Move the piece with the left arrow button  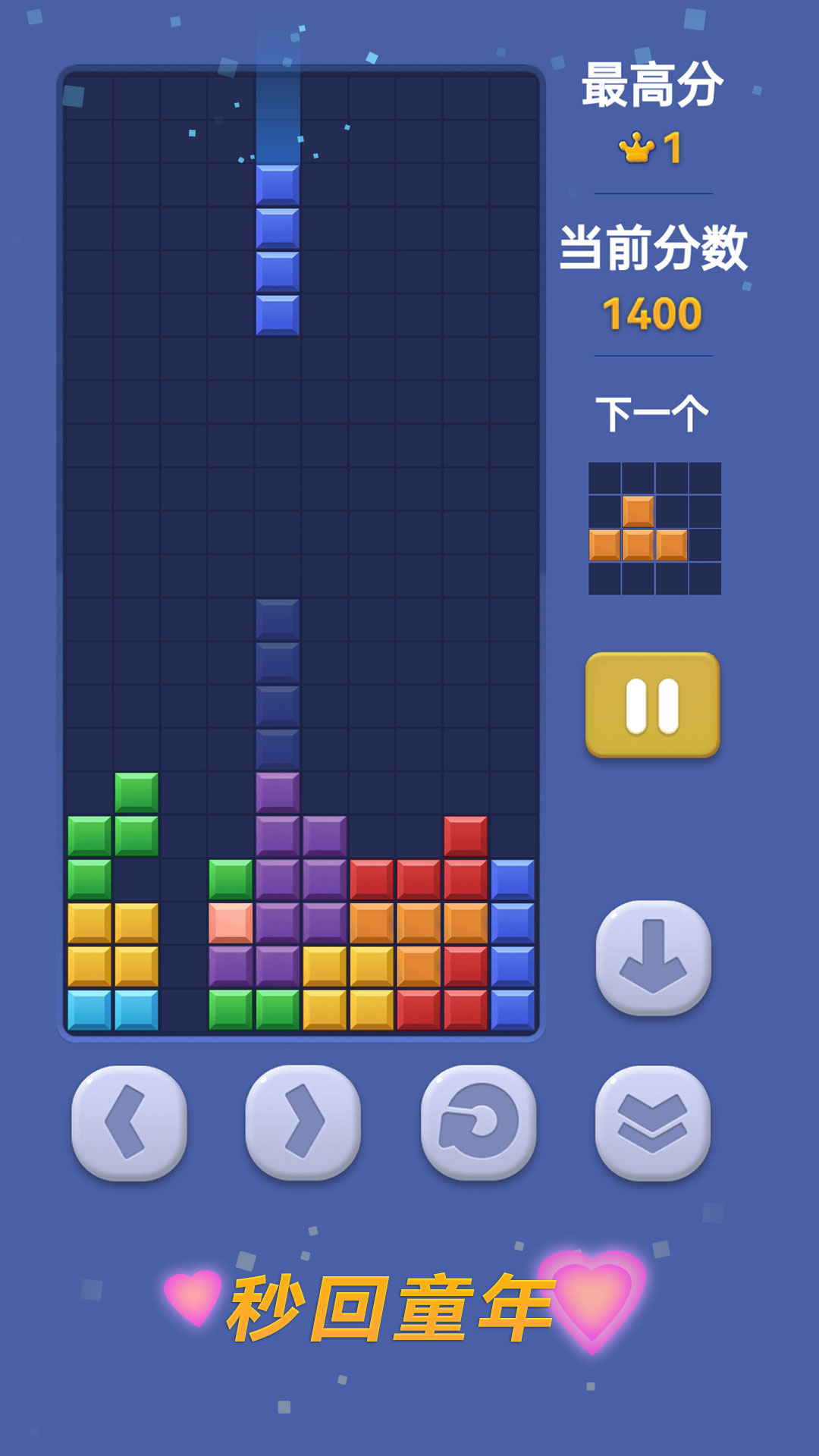129,1122
